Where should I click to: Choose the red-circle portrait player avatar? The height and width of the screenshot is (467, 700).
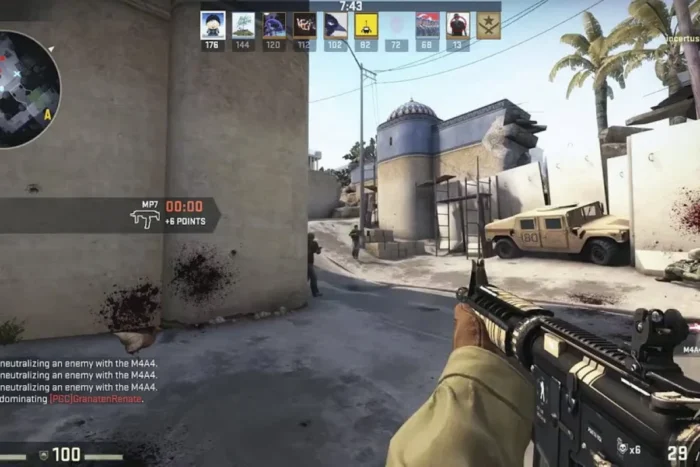click(x=457, y=25)
